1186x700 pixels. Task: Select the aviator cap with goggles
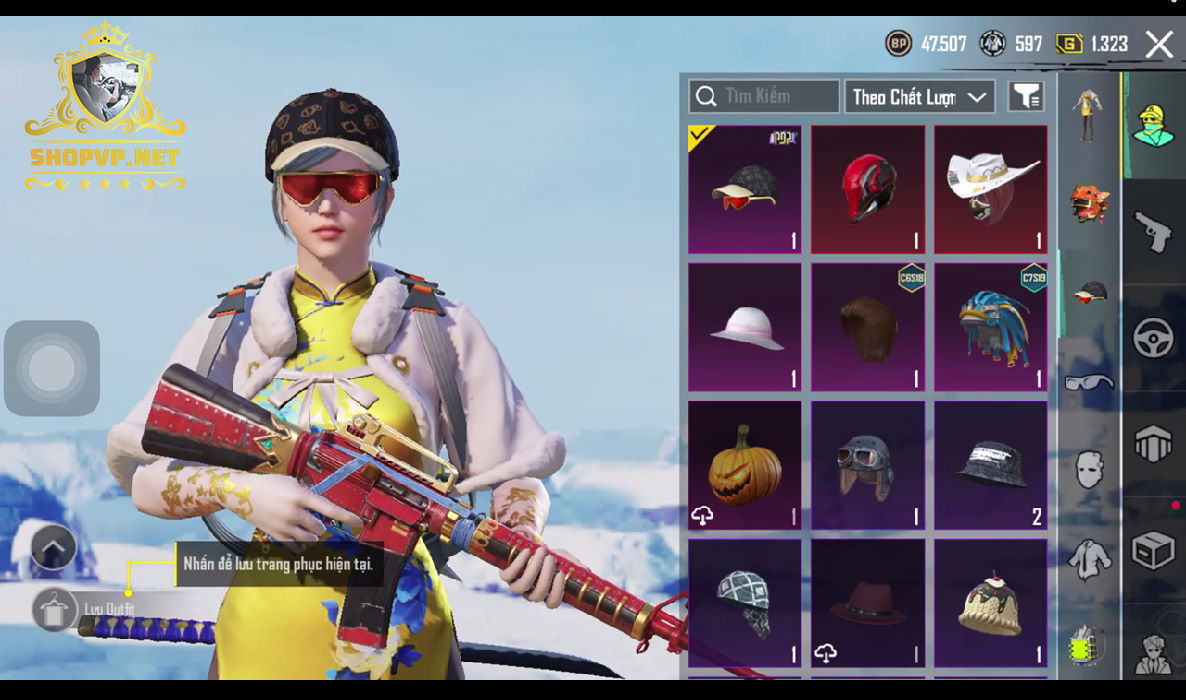[x=868, y=465]
